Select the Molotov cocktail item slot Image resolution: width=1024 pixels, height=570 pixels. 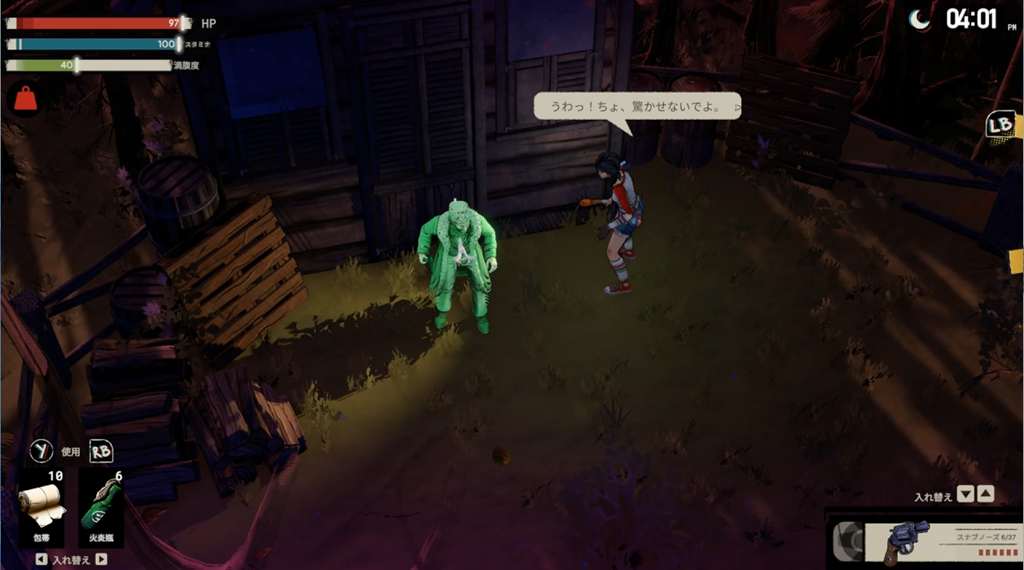tap(101, 507)
